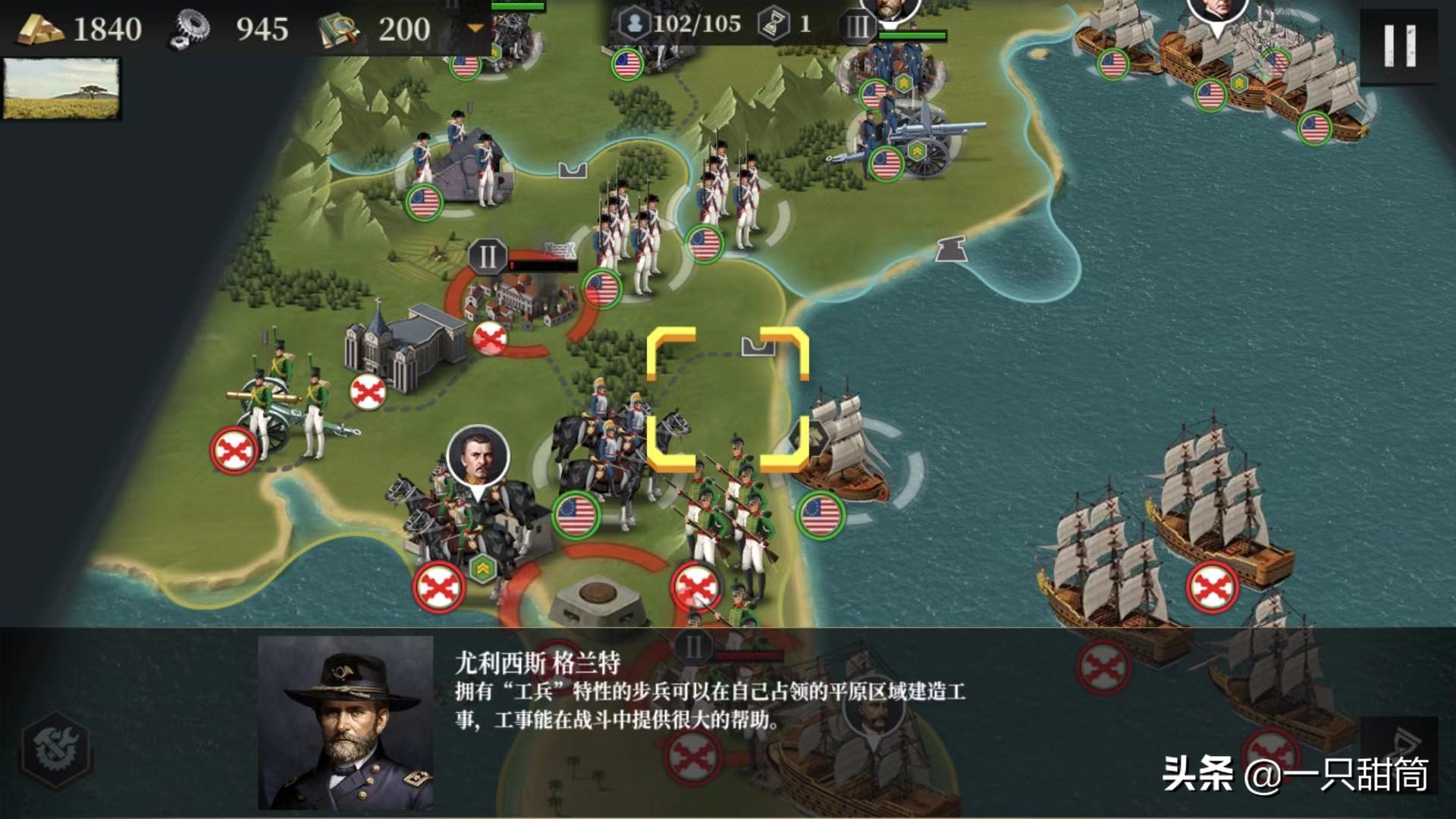
Task: Click the II marker above the burning city
Action: tap(488, 258)
